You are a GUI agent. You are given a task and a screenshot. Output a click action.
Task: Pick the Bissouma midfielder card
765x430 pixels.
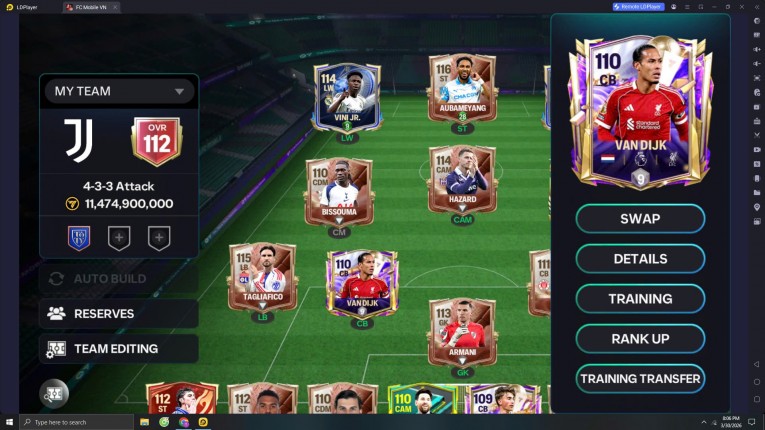coord(339,191)
